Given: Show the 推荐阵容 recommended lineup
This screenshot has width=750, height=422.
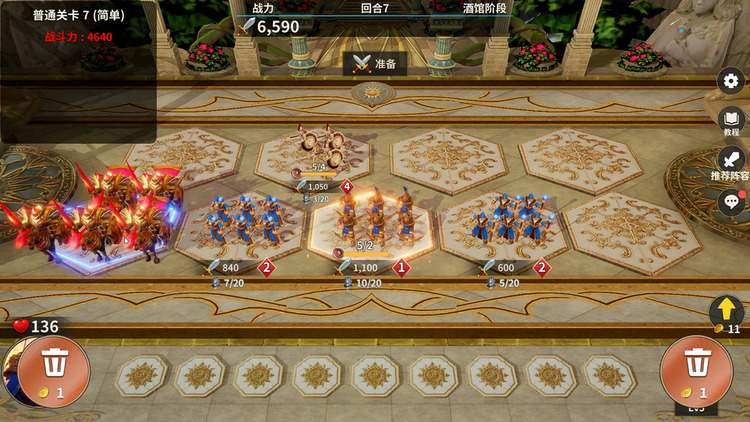Looking at the screenshot, I should coord(731,159).
